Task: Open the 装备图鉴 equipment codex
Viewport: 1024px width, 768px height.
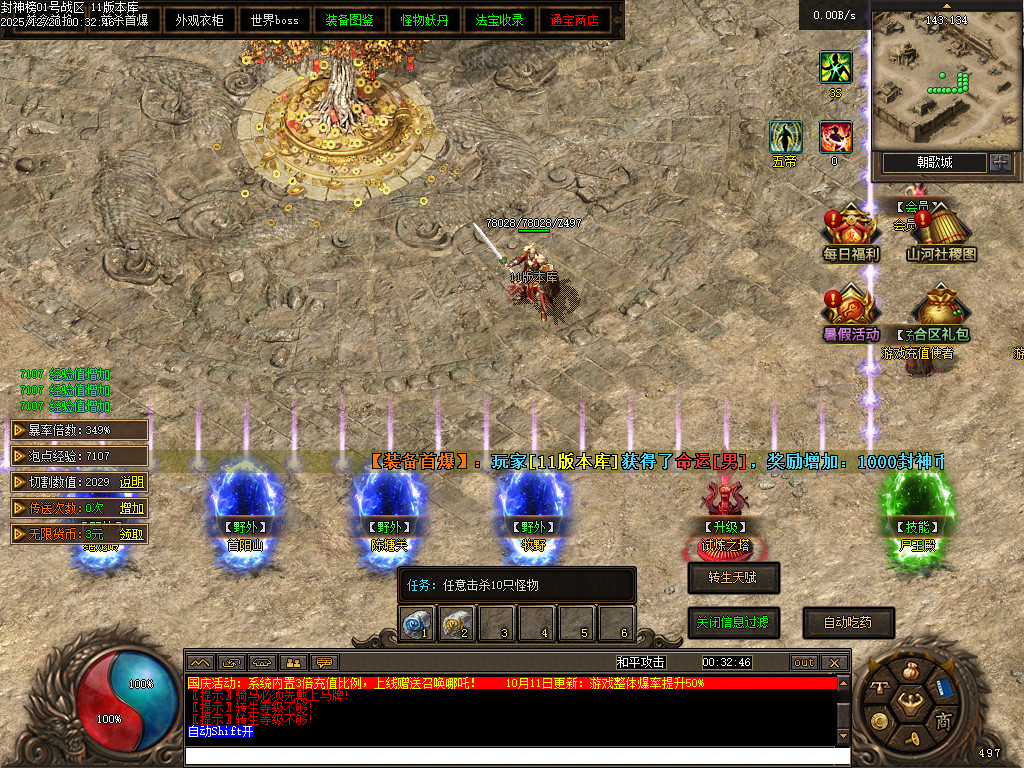Action: (349, 20)
